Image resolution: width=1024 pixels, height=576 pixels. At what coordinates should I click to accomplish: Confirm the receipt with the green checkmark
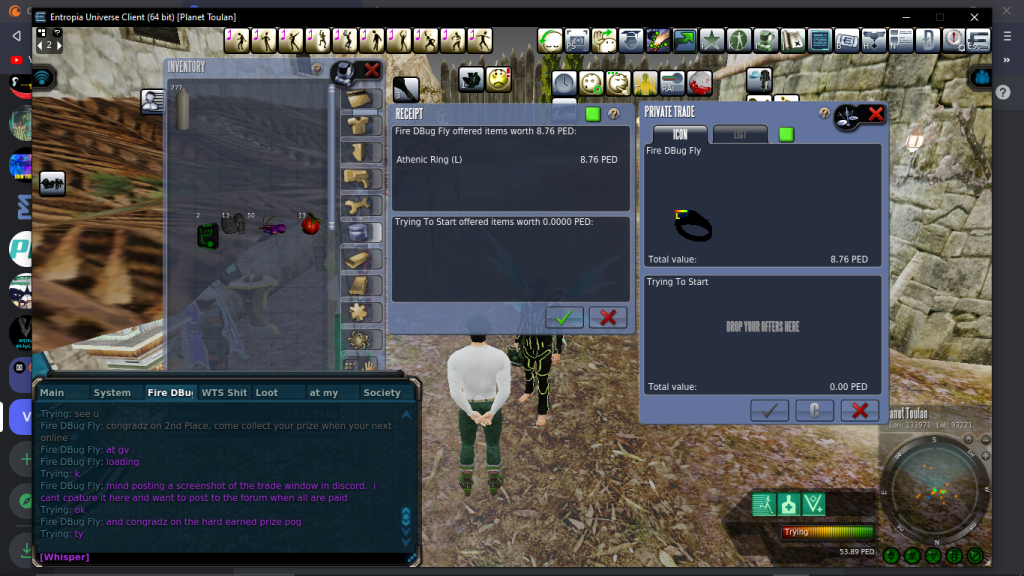565,318
